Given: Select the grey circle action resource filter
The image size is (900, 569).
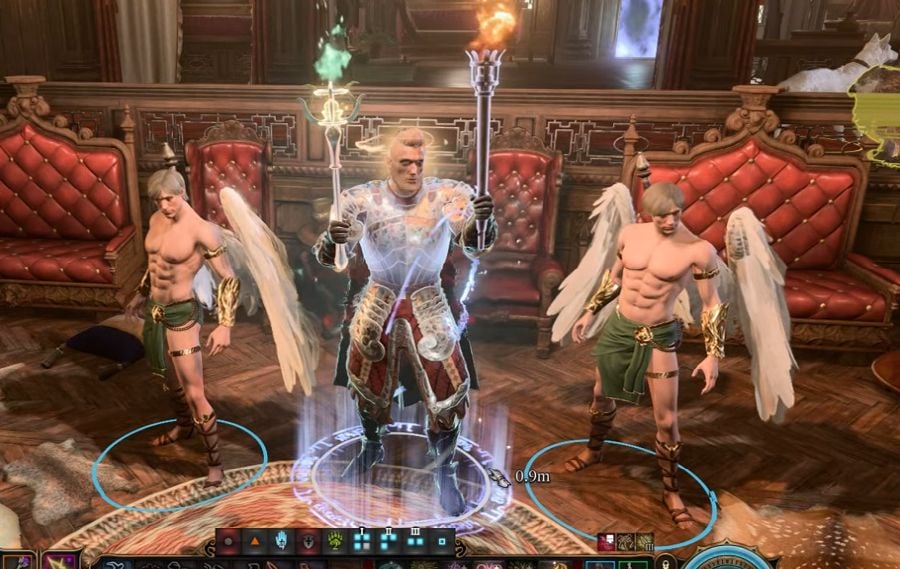Looking at the screenshot, I should pos(228,541).
